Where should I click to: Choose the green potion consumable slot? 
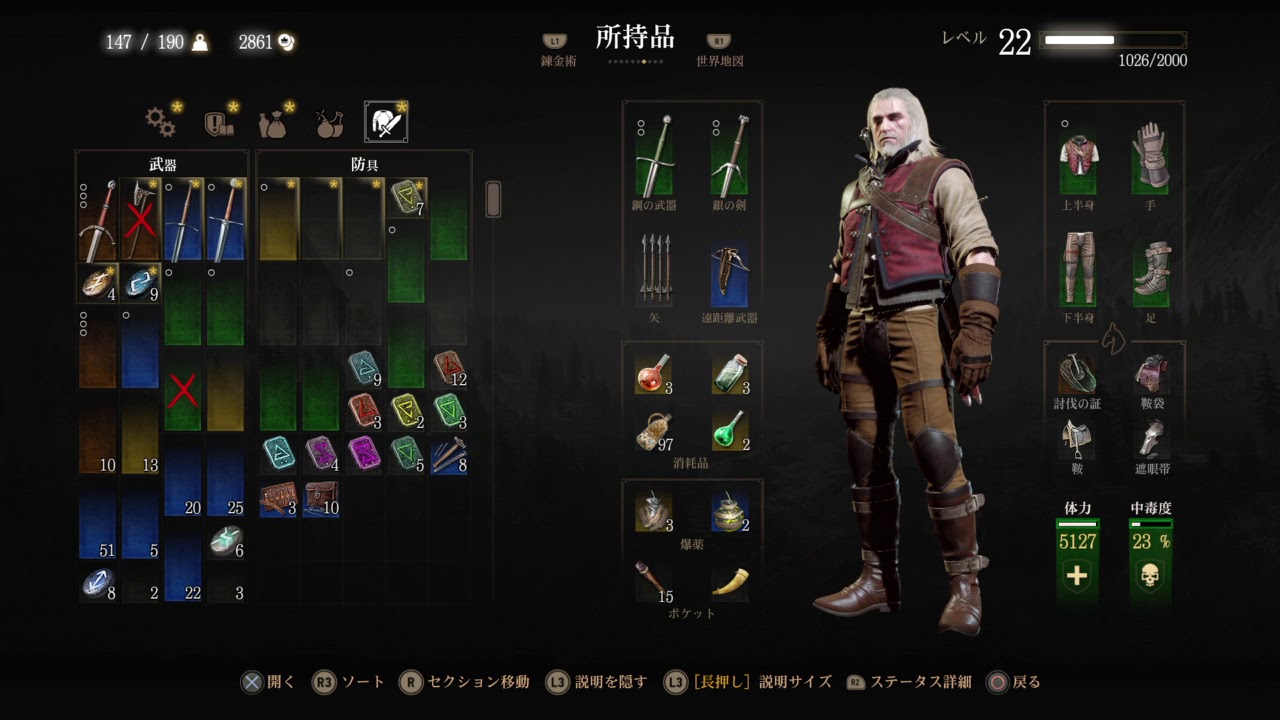[730, 430]
